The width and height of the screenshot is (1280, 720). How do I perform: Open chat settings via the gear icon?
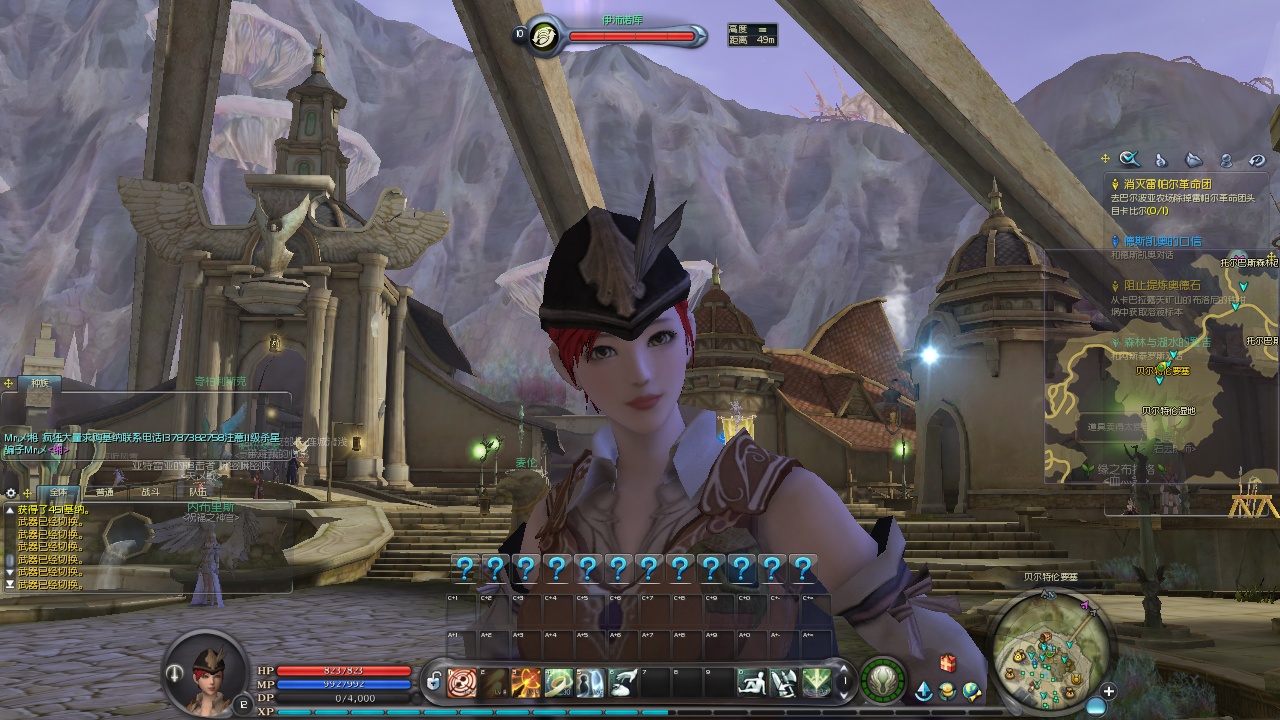pos(11,493)
